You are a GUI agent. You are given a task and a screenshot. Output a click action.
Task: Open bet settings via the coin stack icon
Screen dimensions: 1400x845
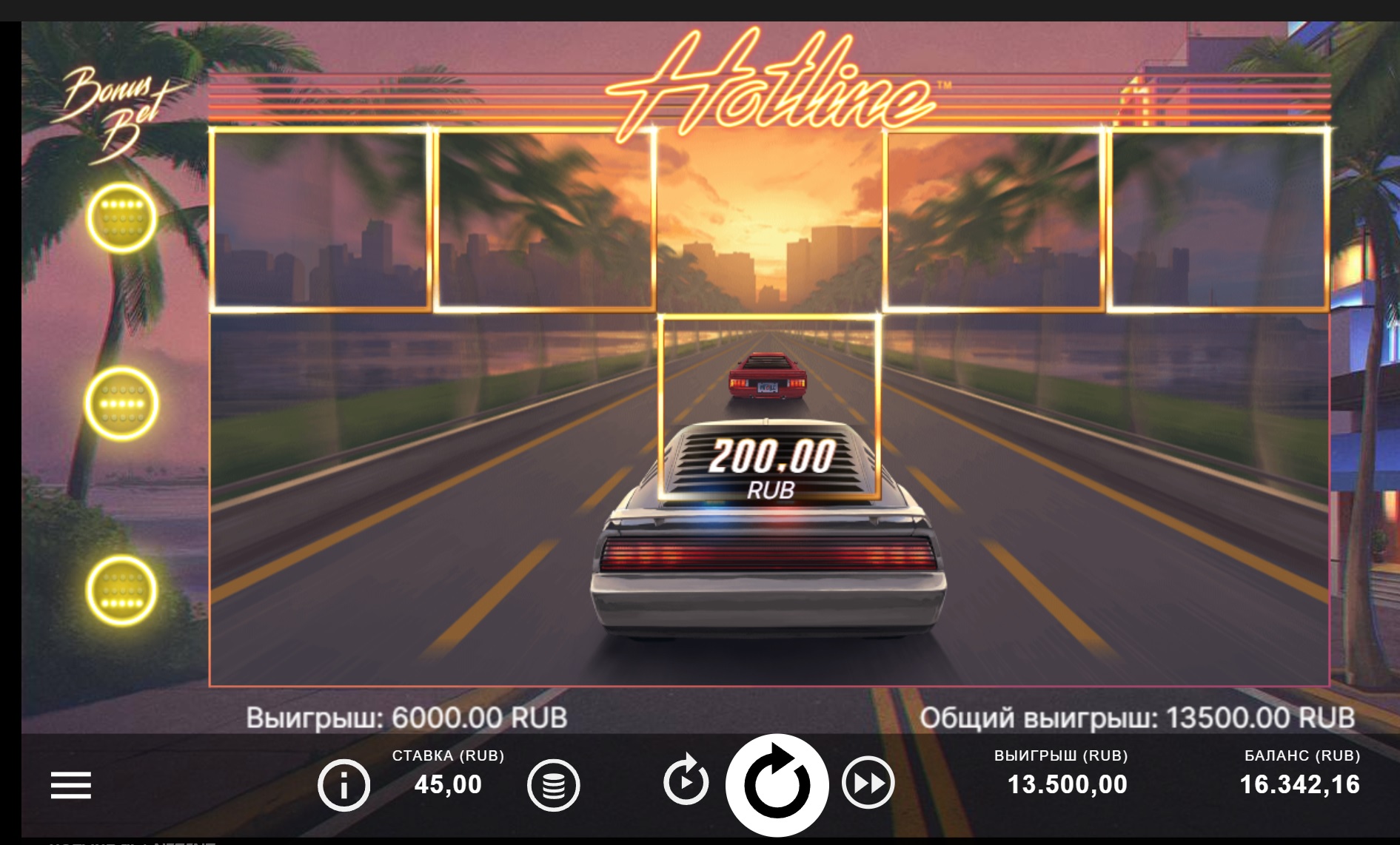[553, 785]
